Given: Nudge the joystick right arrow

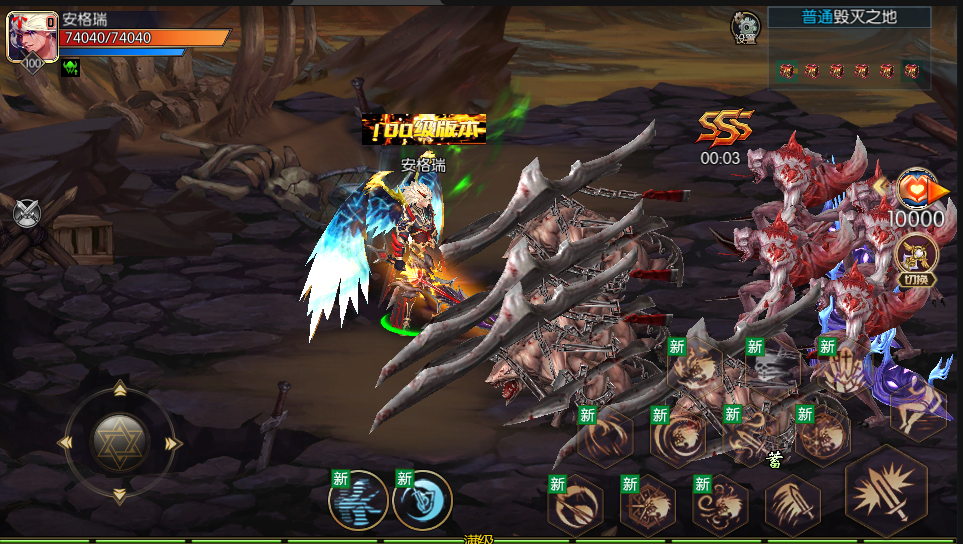Looking at the screenshot, I should point(173,442).
